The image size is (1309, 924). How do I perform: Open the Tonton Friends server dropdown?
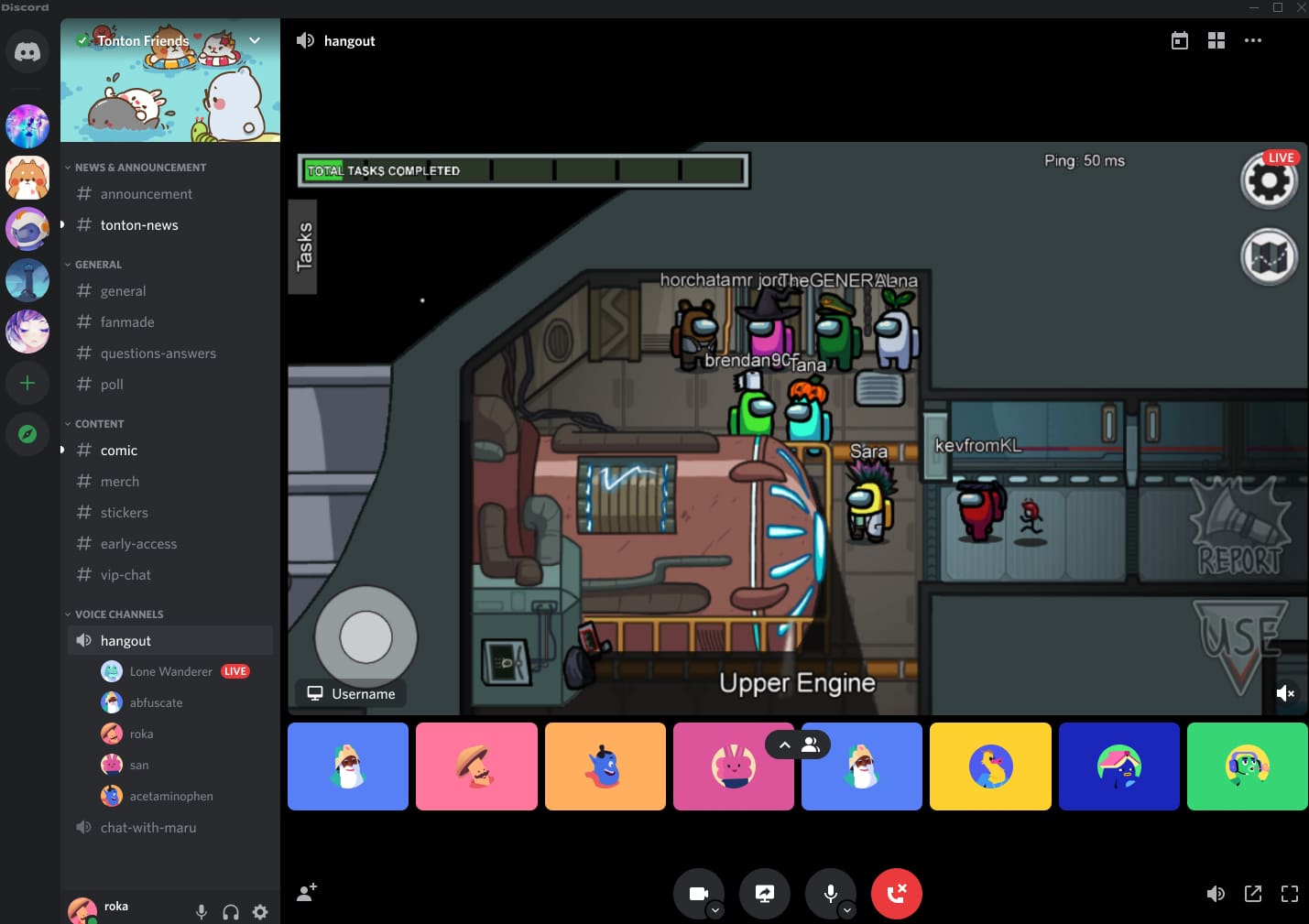255,40
